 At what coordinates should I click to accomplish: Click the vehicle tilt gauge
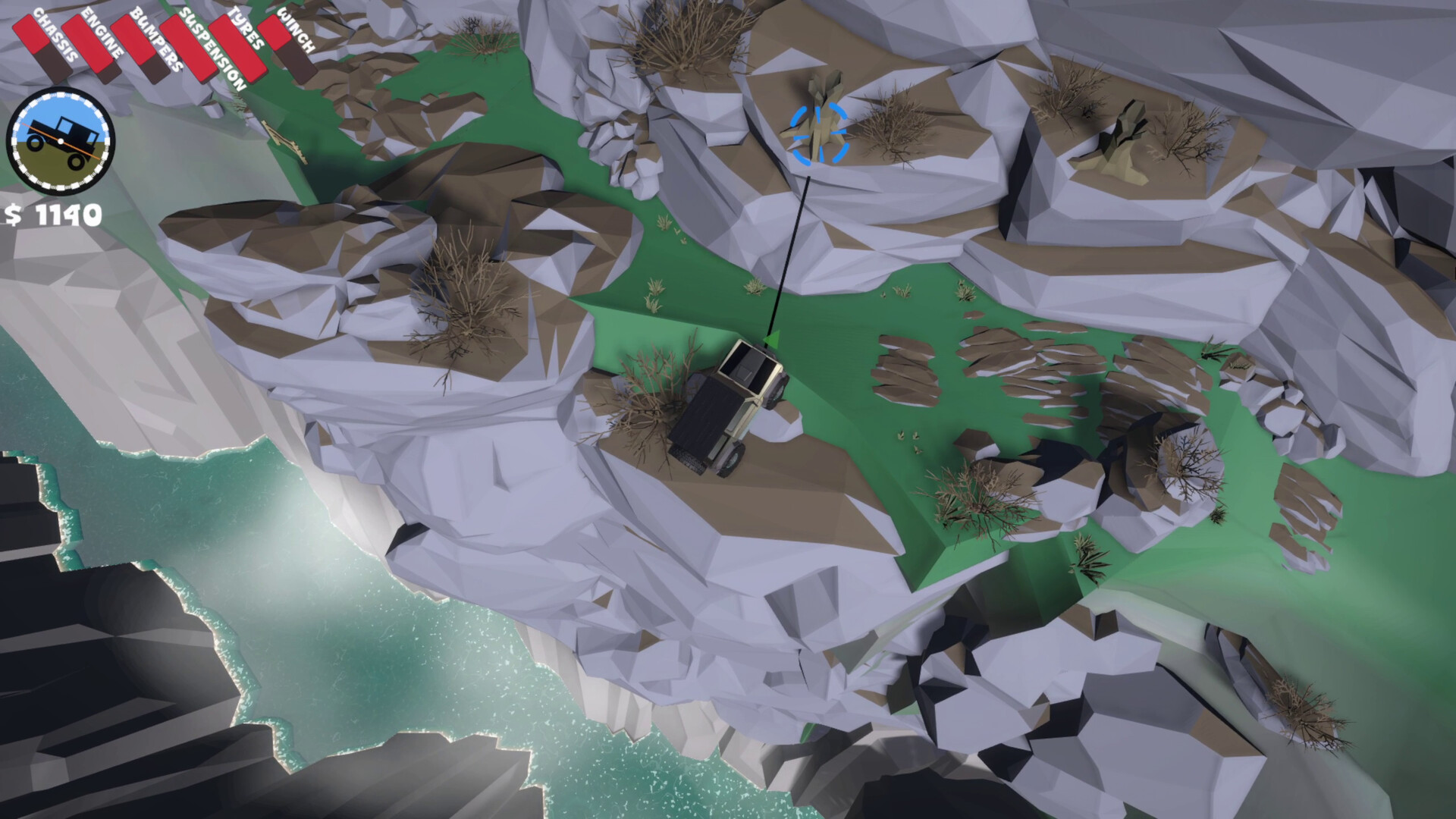coord(59,140)
